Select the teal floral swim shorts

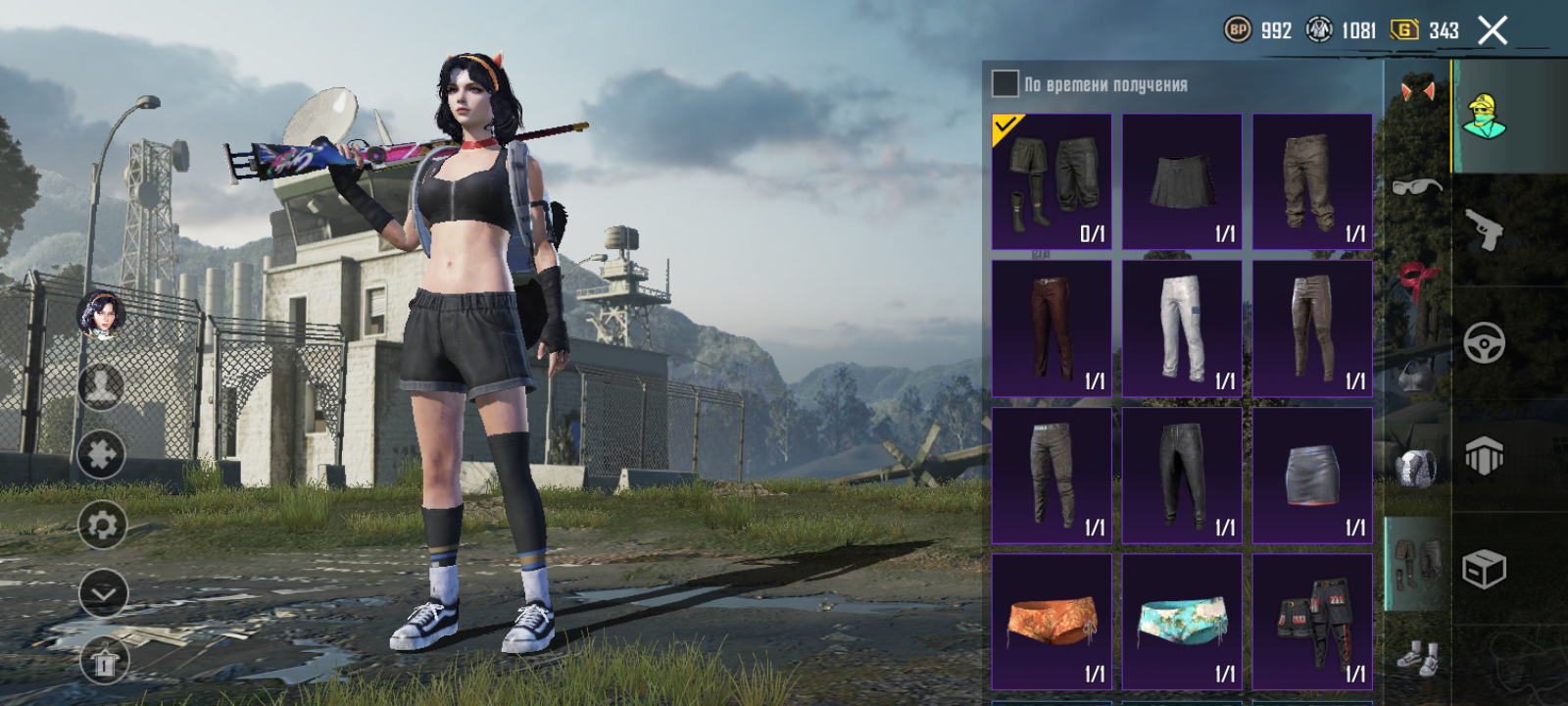tap(1182, 622)
